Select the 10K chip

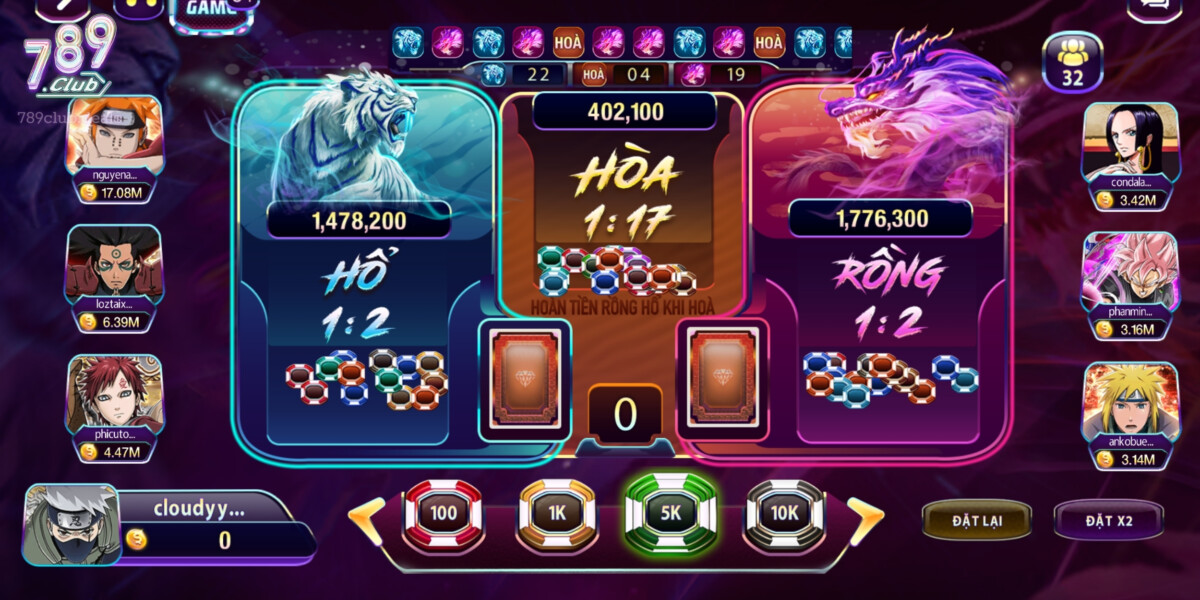[784, 514]
